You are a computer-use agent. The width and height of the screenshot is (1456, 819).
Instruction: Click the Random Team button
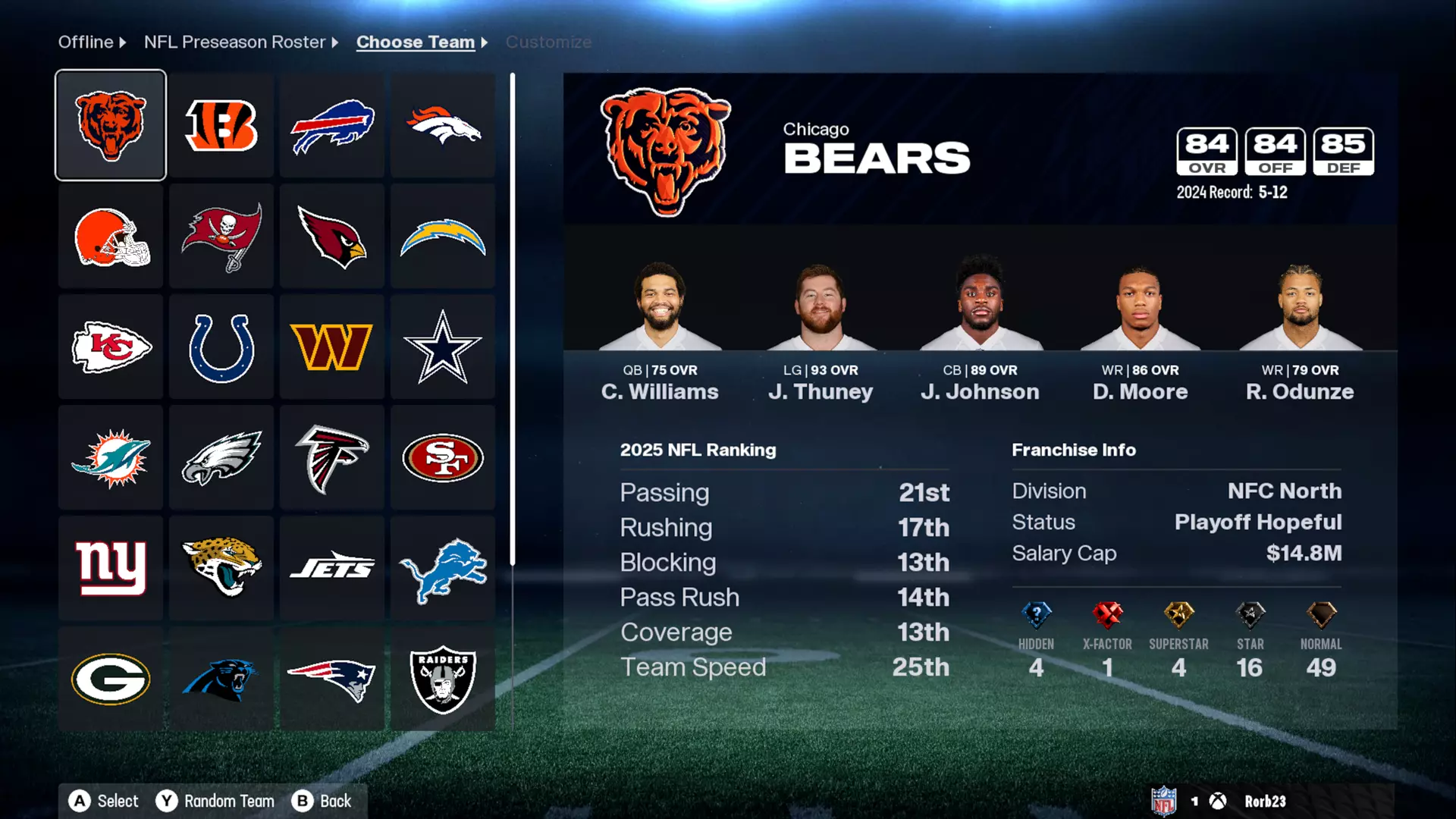(215, 800)
